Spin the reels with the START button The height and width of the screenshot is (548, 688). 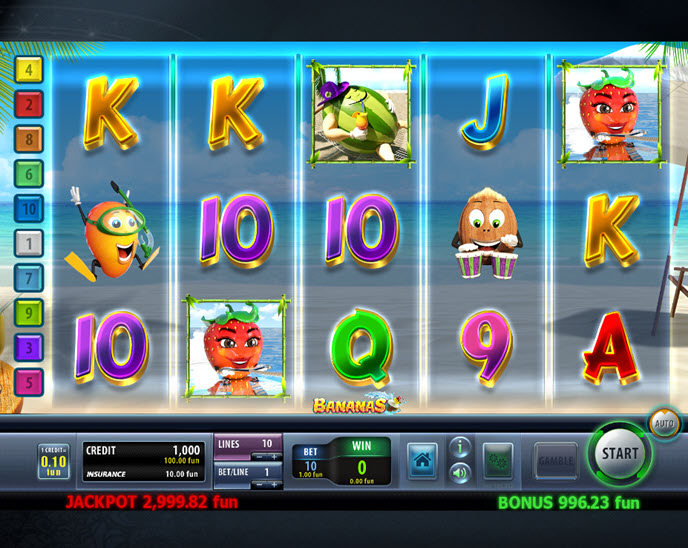[619, 452]
